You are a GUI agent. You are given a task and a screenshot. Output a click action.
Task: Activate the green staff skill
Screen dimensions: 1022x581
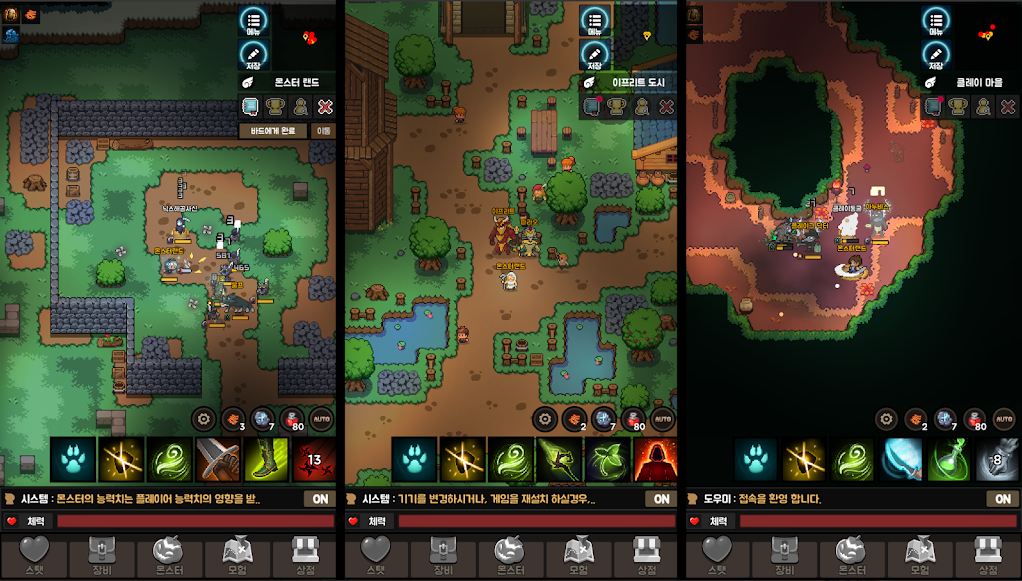559,459
